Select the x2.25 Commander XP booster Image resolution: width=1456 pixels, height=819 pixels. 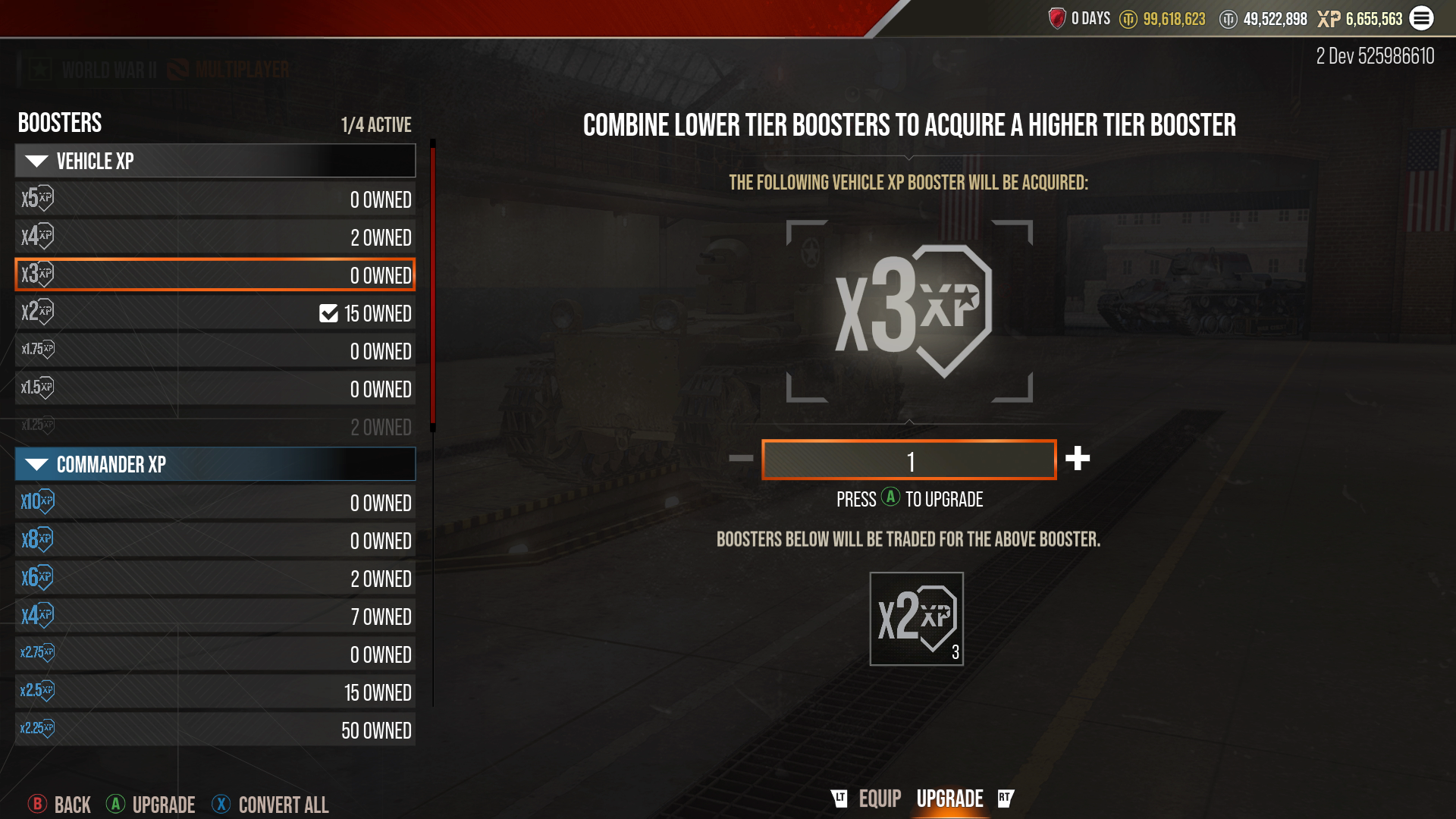pos(215,730)
